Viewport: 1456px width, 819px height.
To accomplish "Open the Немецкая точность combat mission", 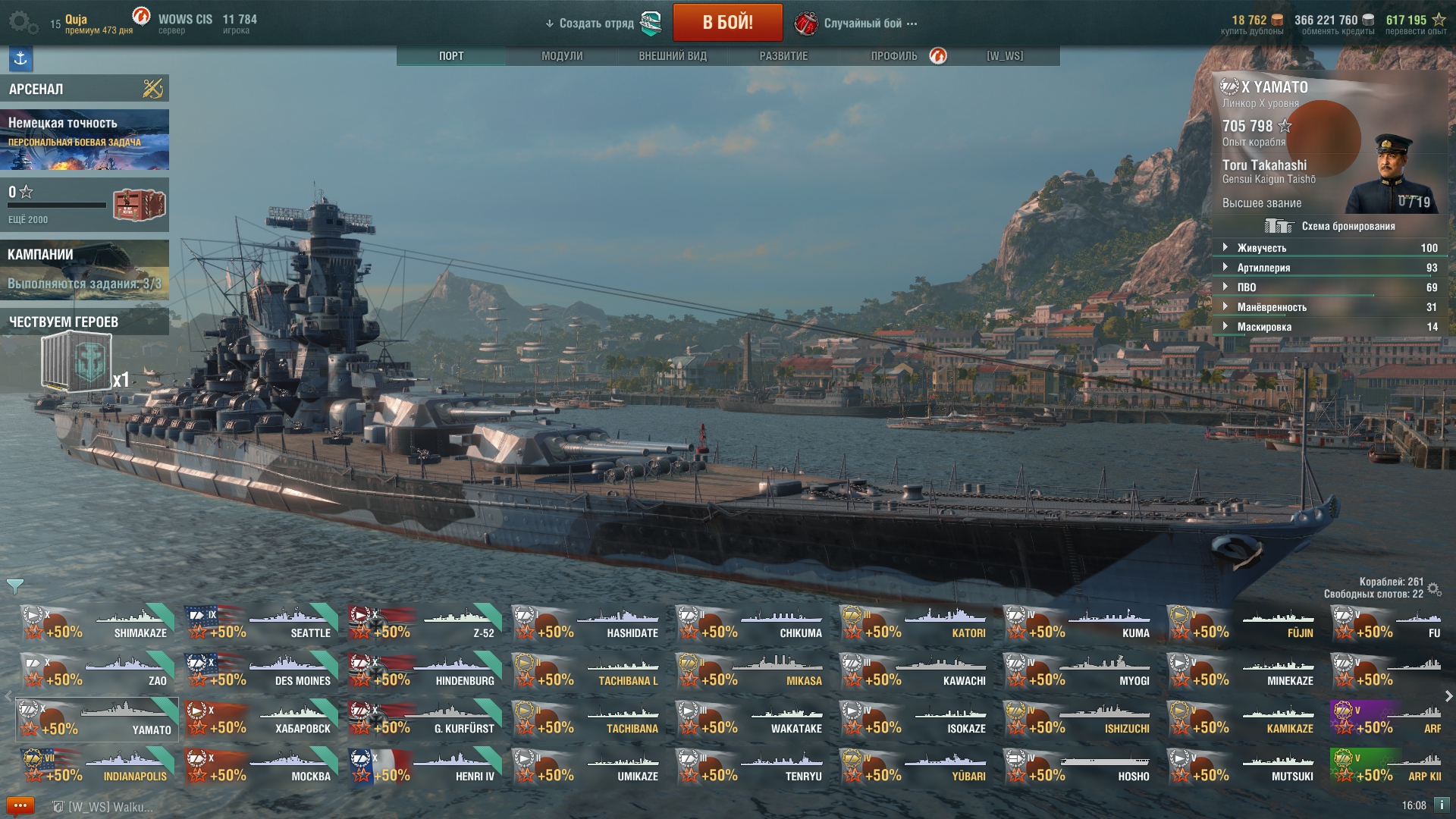I will [84, 140].
